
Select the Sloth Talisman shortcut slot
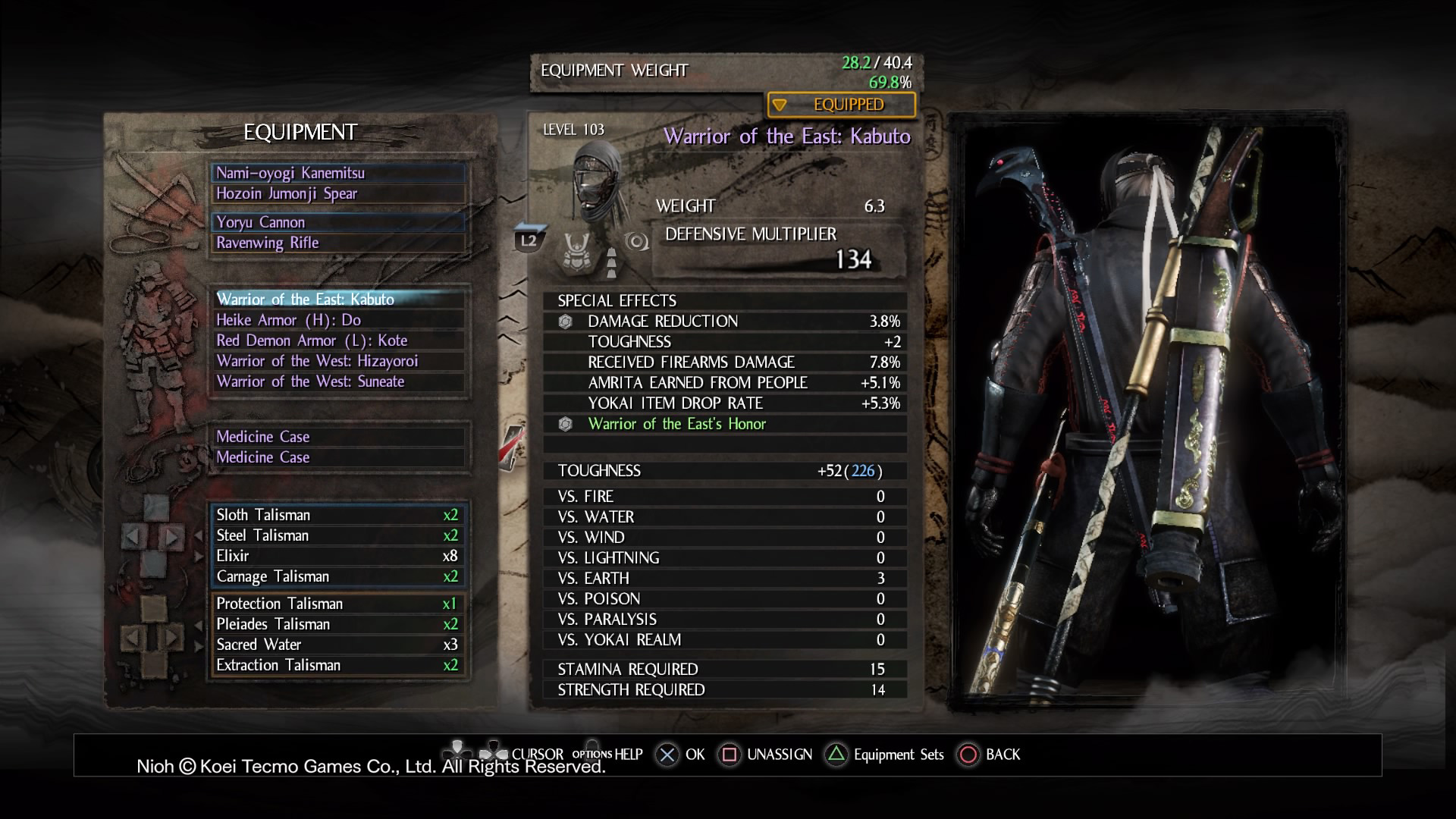point(338,515)
